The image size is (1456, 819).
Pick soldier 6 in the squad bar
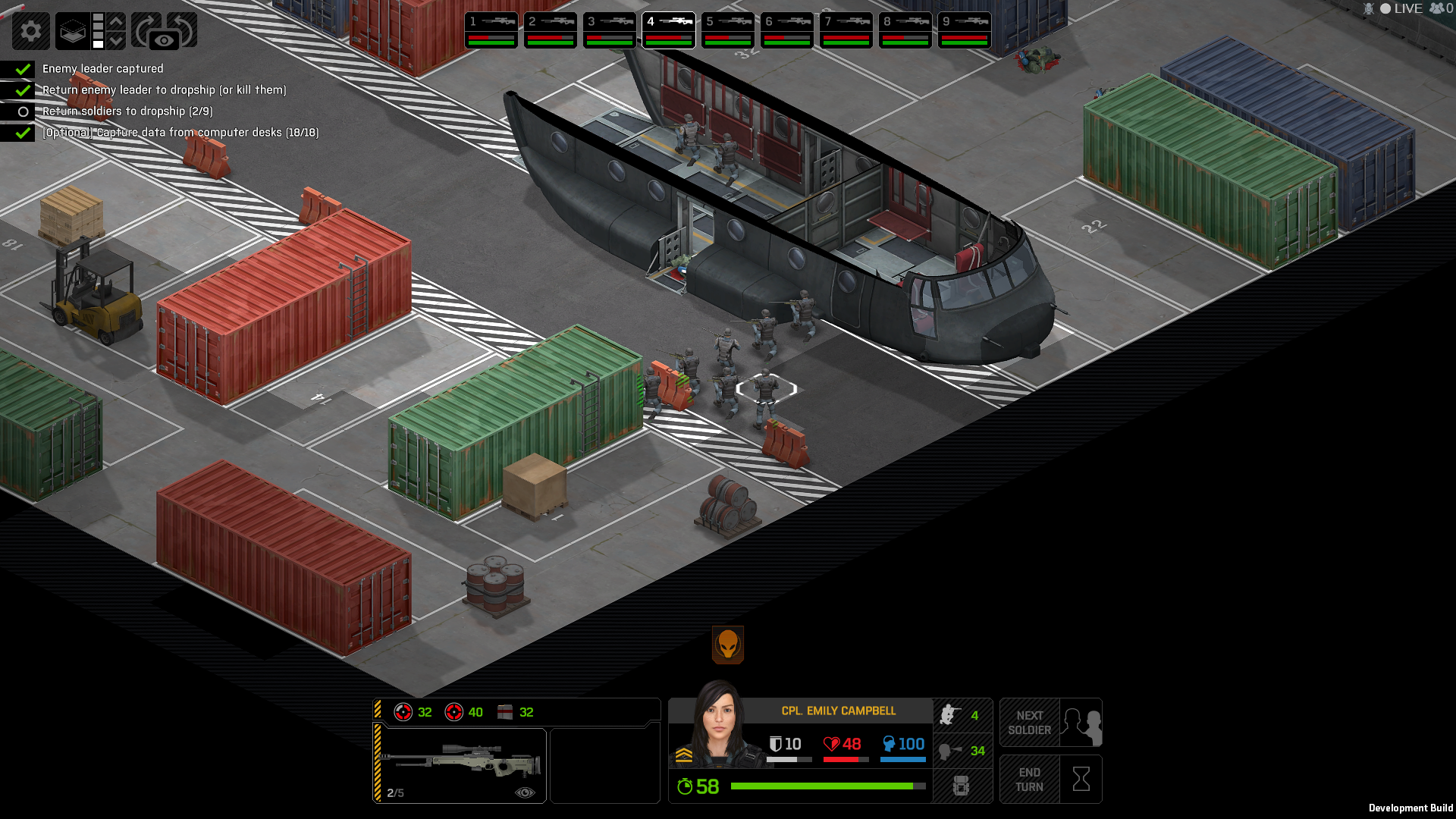(x=787, y=30)
